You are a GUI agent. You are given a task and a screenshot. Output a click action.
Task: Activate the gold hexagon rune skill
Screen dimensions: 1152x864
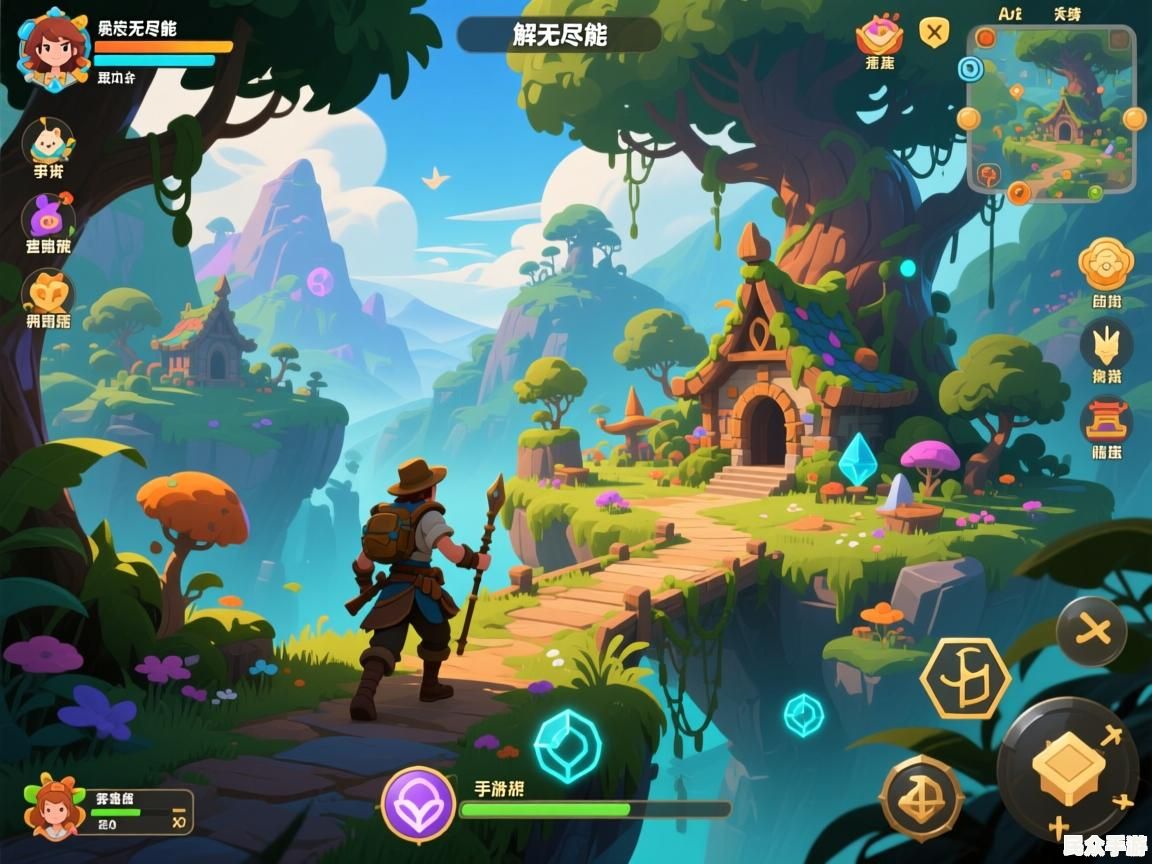click(x=965, y=678)
